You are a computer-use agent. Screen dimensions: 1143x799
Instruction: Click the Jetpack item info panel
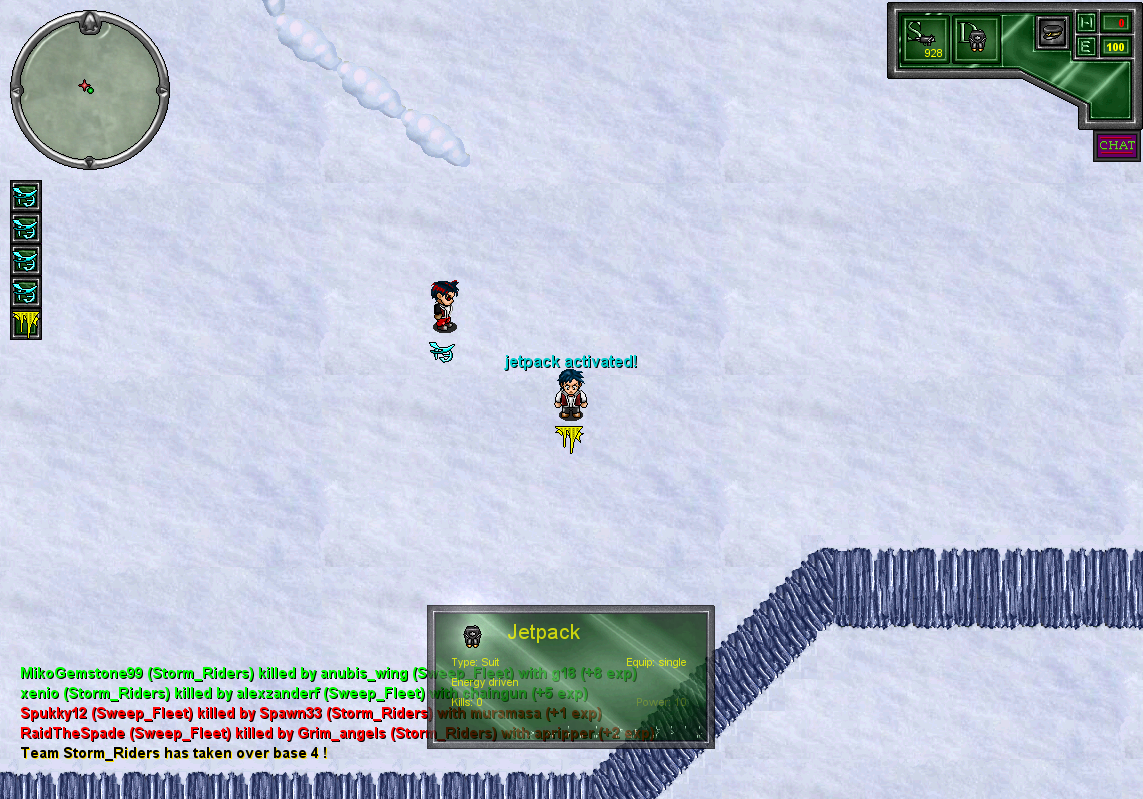tap(570, 676)
